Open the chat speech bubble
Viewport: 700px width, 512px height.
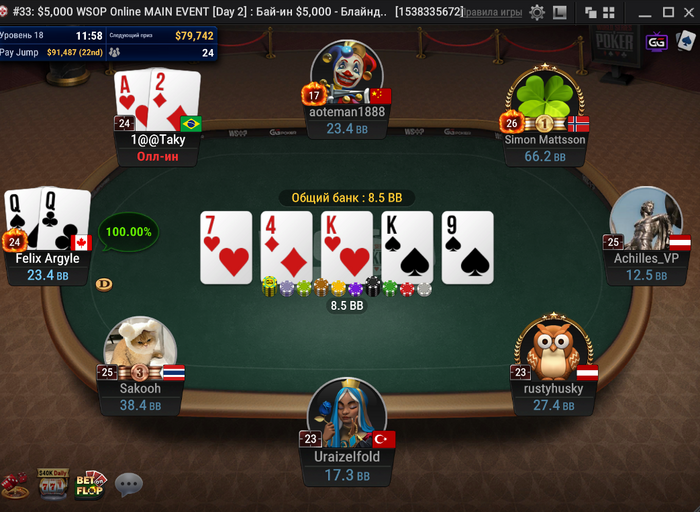tap(129, 485)
